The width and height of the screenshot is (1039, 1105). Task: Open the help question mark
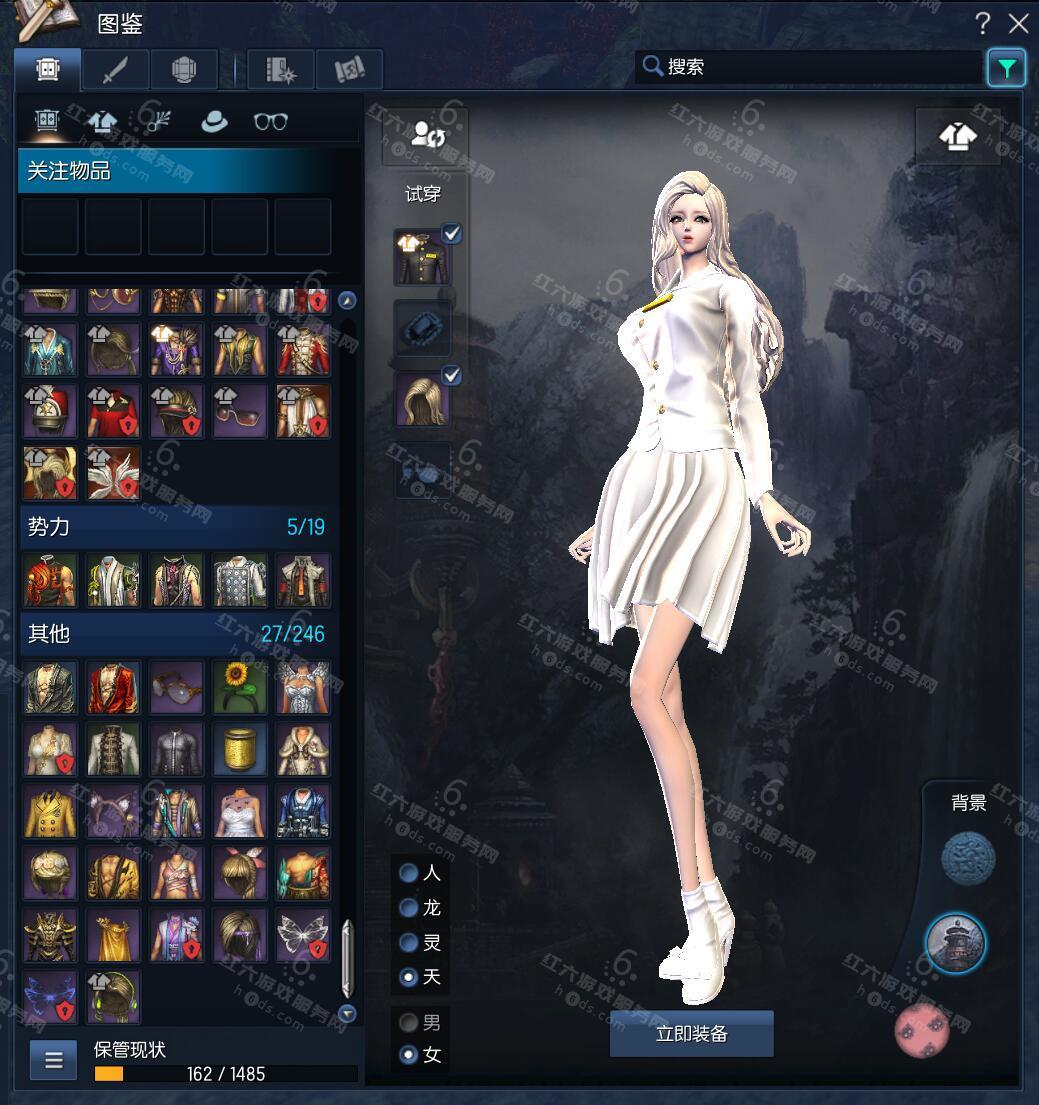[983, 24]
